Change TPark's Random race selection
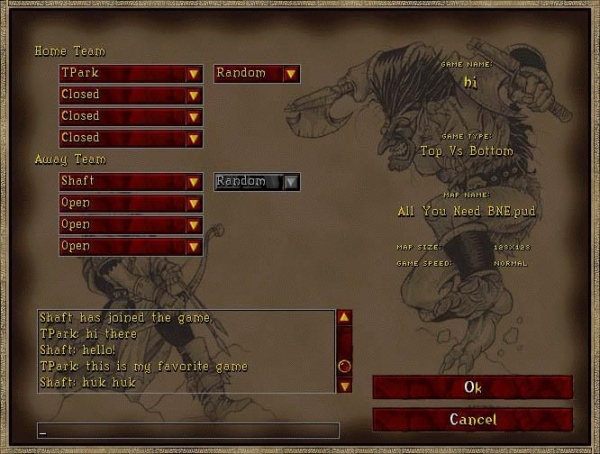Viewport: 600px width, 454px height. point(257,73)
